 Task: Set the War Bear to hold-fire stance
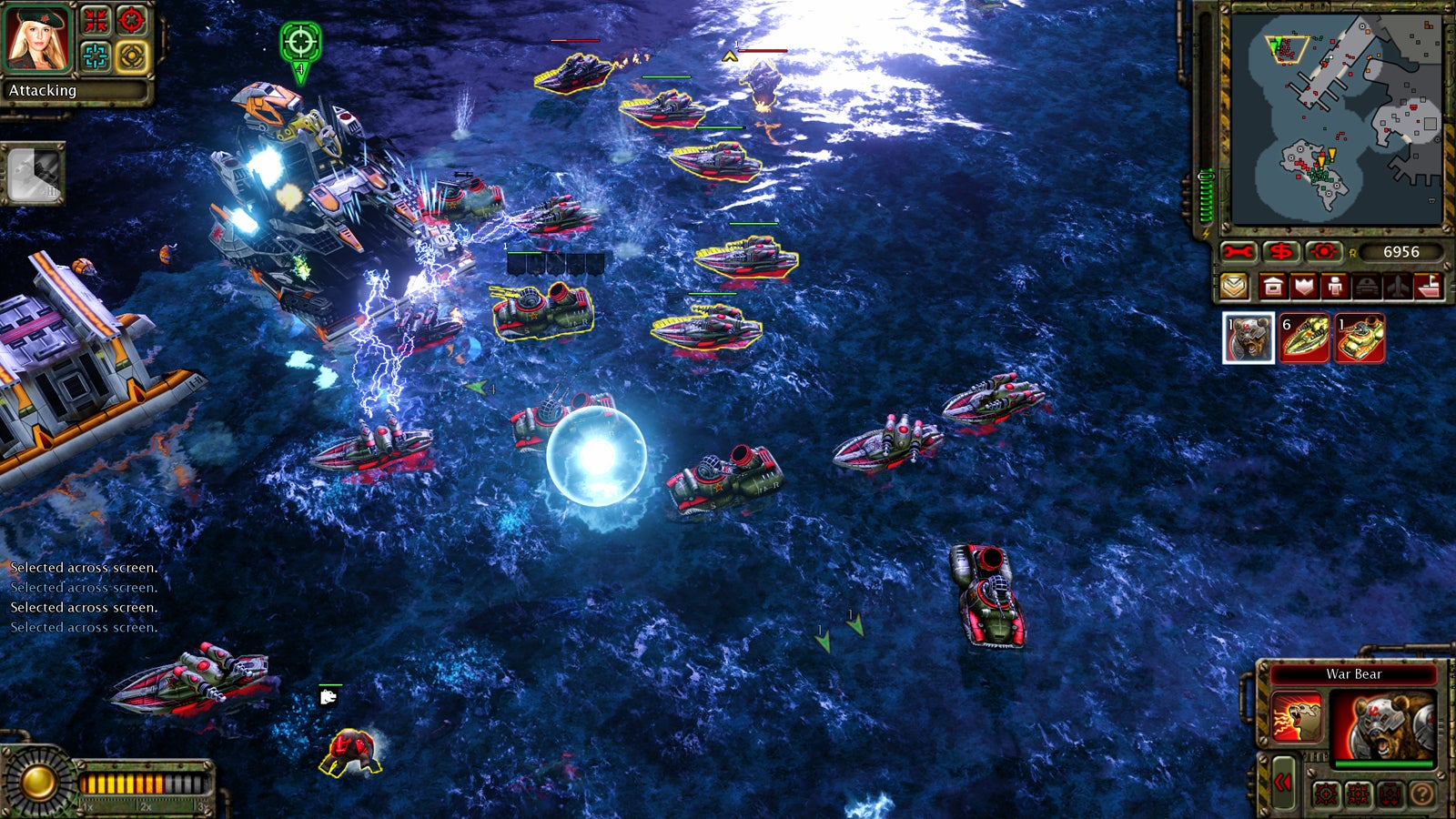click(1389, 794)
